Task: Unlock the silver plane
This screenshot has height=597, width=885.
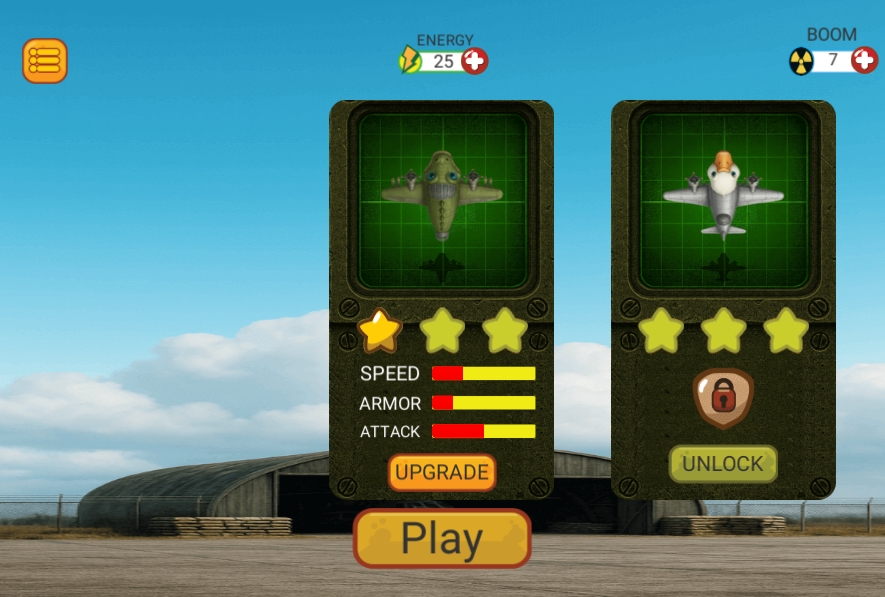Action: (723, 463)
